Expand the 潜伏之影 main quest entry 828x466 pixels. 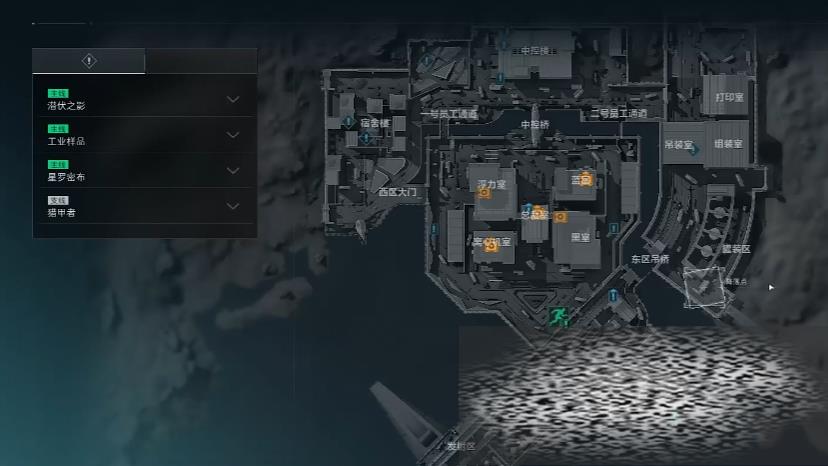click(x=232, y=99)
